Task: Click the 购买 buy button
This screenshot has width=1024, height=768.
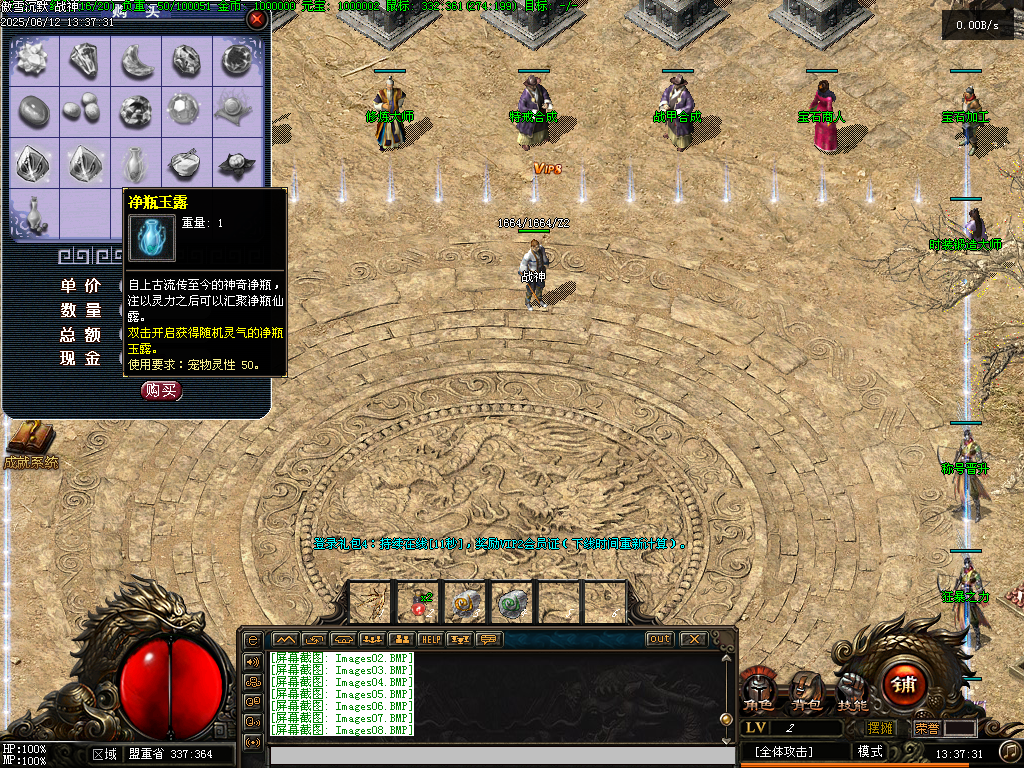Action: 161,391
